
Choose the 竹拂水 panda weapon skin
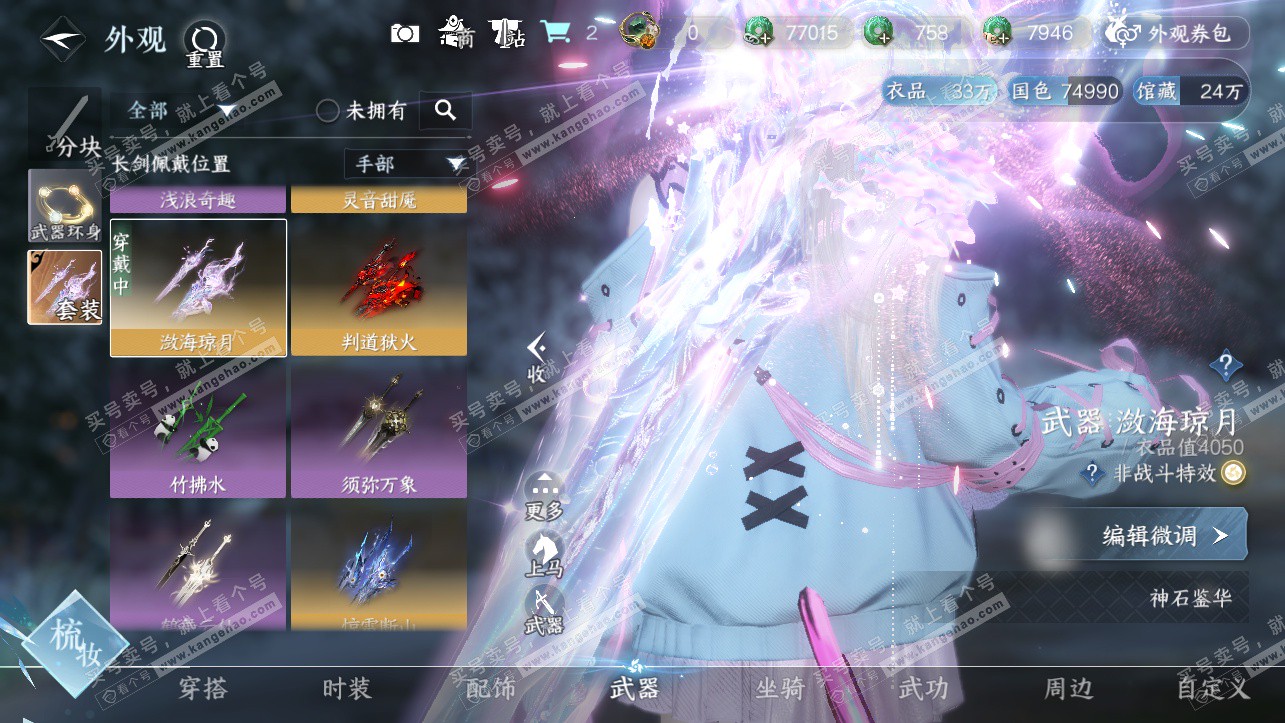coord(198,430)
